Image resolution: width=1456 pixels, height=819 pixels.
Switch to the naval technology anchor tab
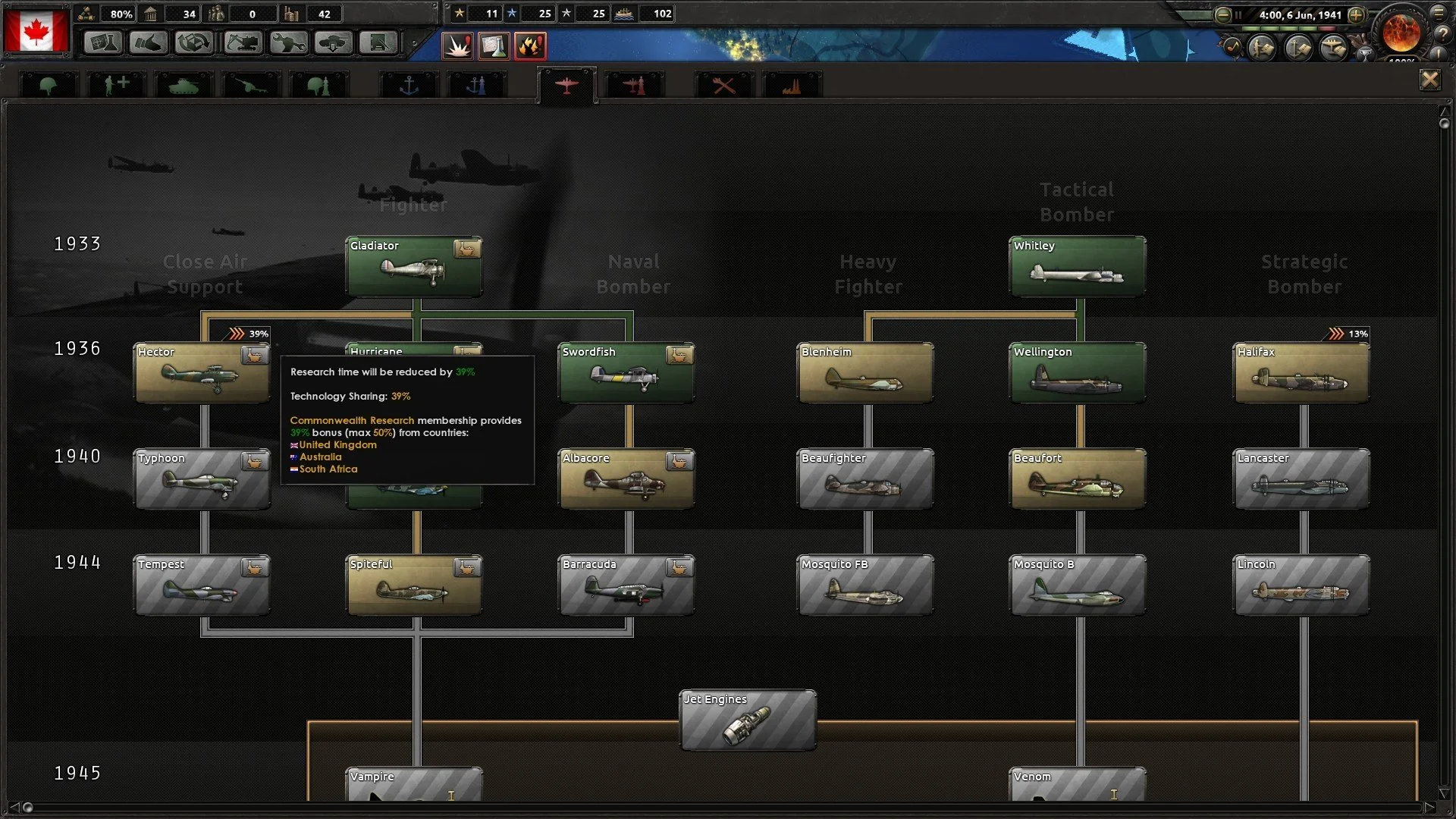(x=409, y=83)
